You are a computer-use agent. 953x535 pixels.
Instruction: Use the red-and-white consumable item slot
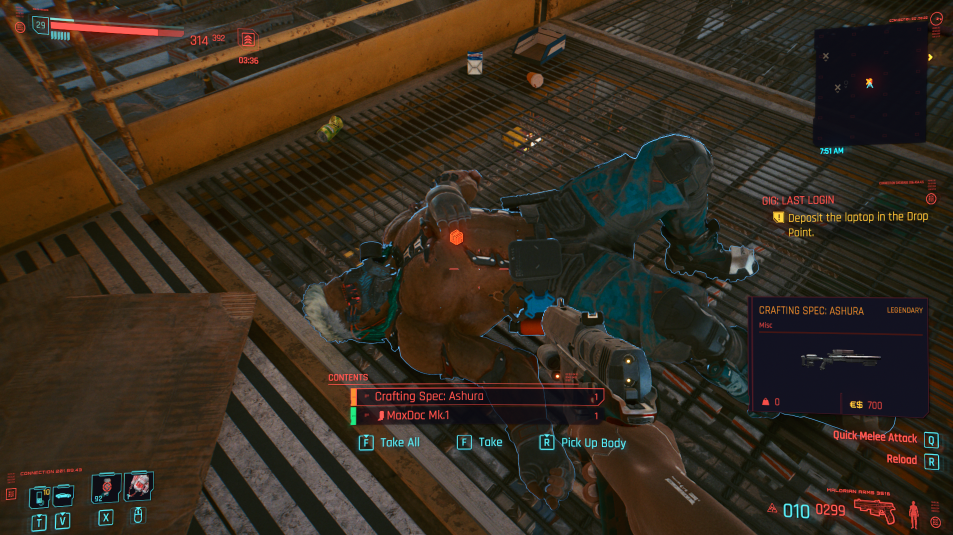[x=137, y=488]
